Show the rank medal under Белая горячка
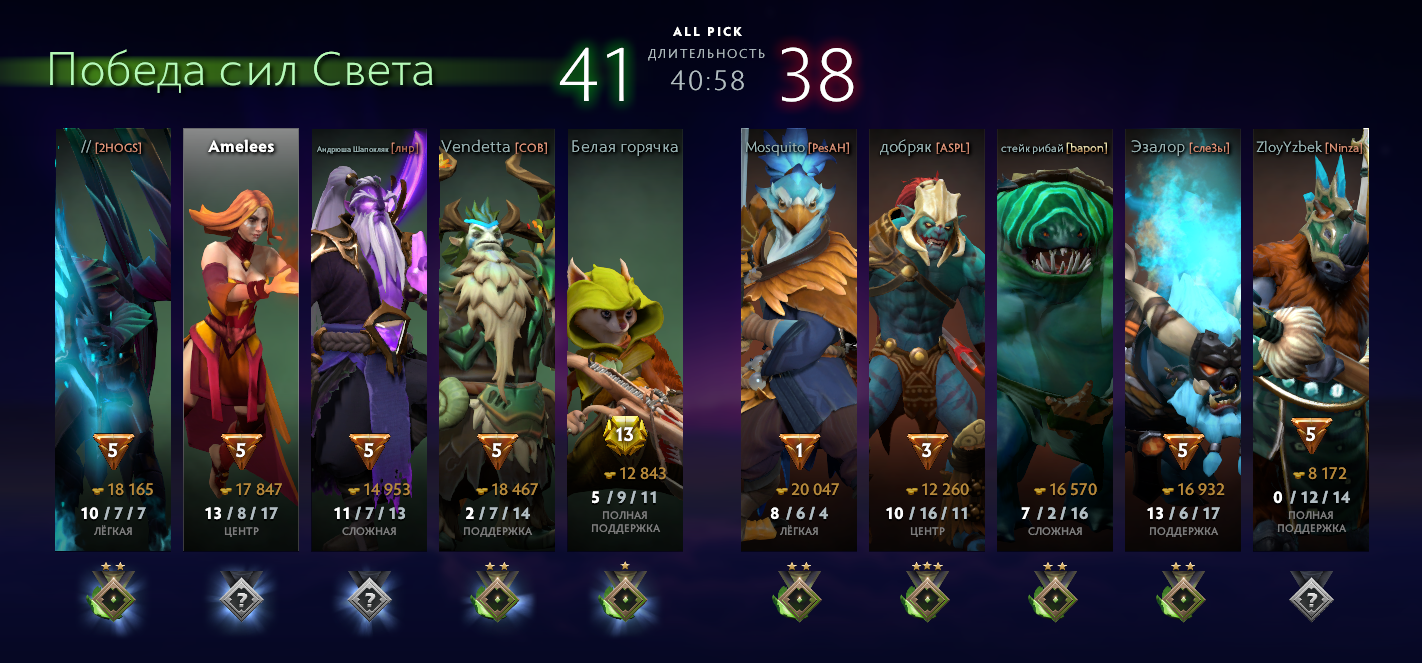The width and height of the screenshot is (1422, 663). point(625,599)
